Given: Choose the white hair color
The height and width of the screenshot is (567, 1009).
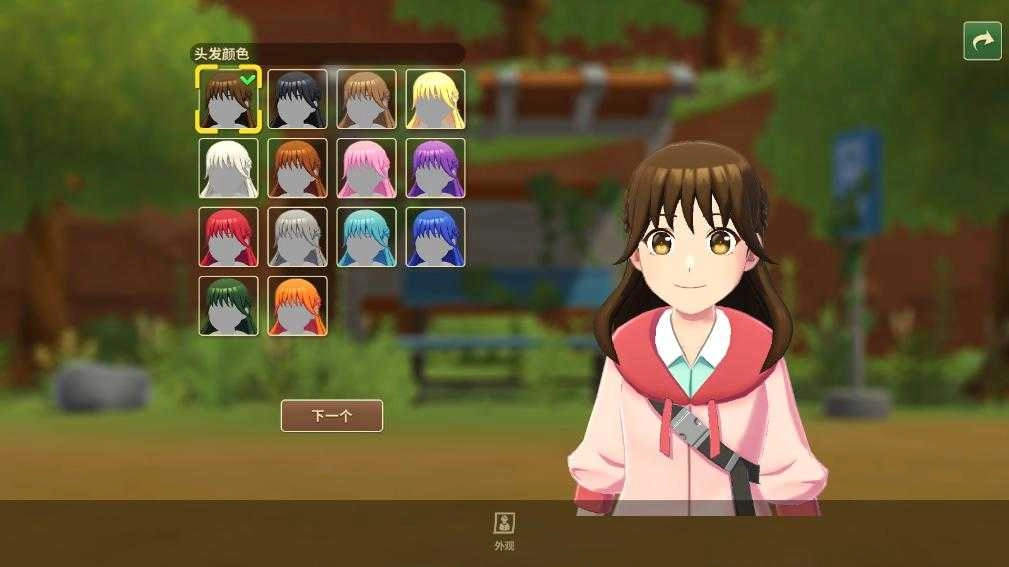Looking at the screenshot, I should coord(228,168).
